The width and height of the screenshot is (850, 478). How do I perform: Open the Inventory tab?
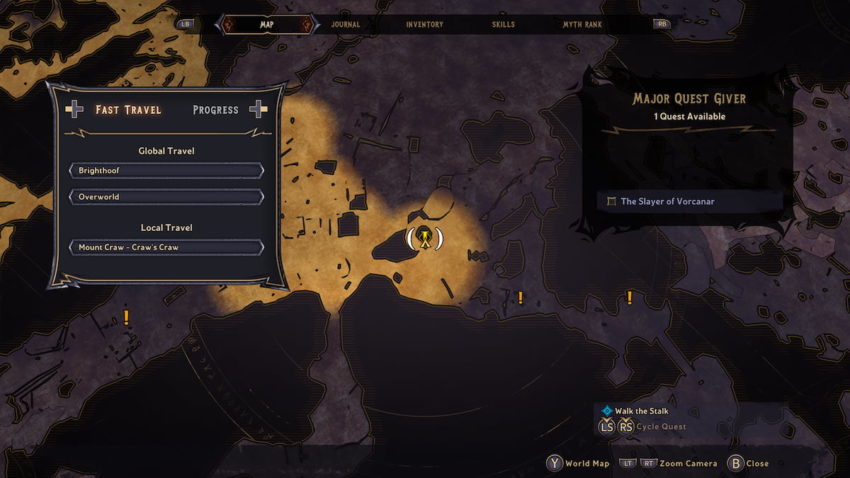(425, 24)
